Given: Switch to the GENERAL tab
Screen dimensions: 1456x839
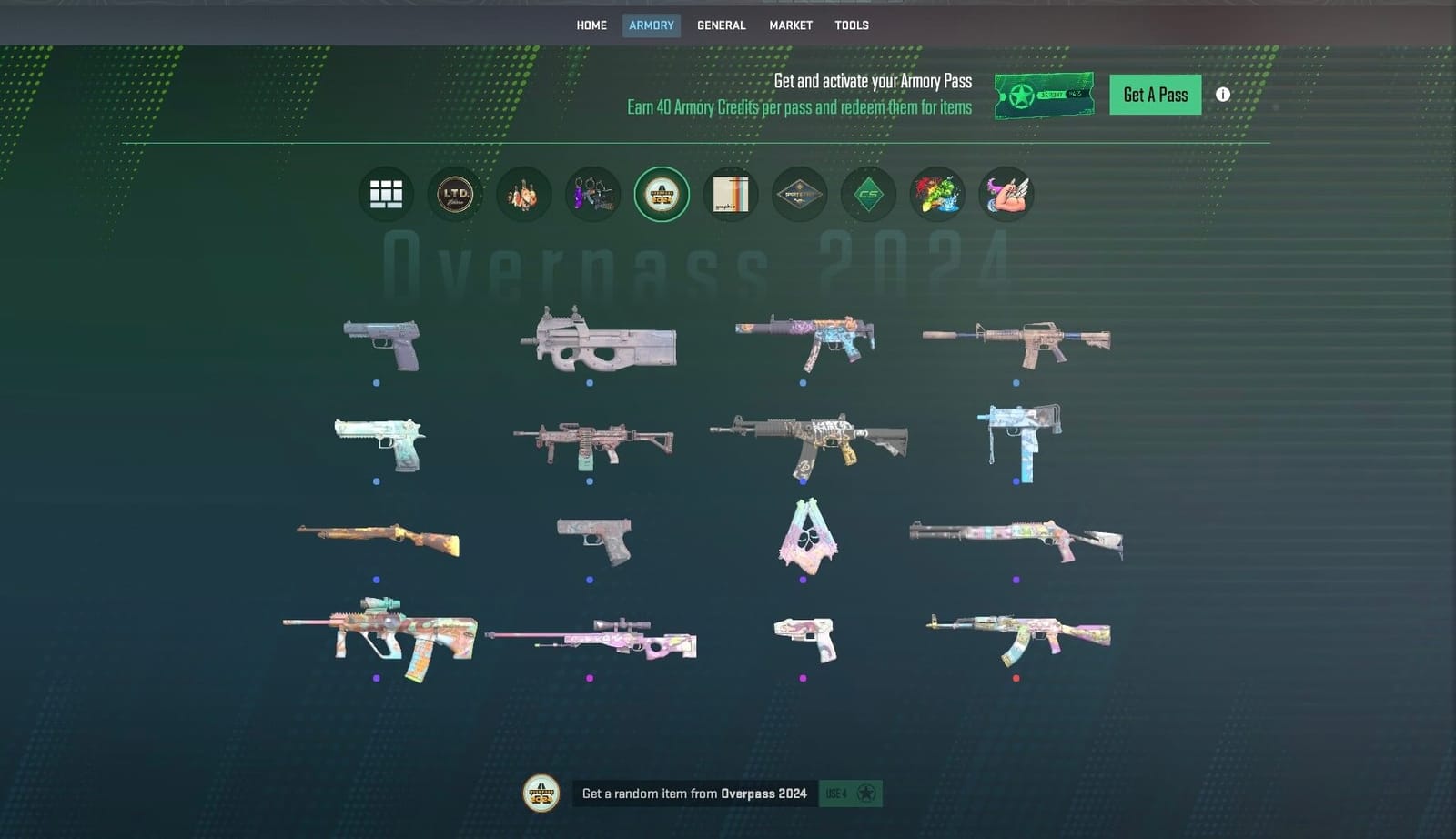Looking at the screenshot, I should 721,25.
